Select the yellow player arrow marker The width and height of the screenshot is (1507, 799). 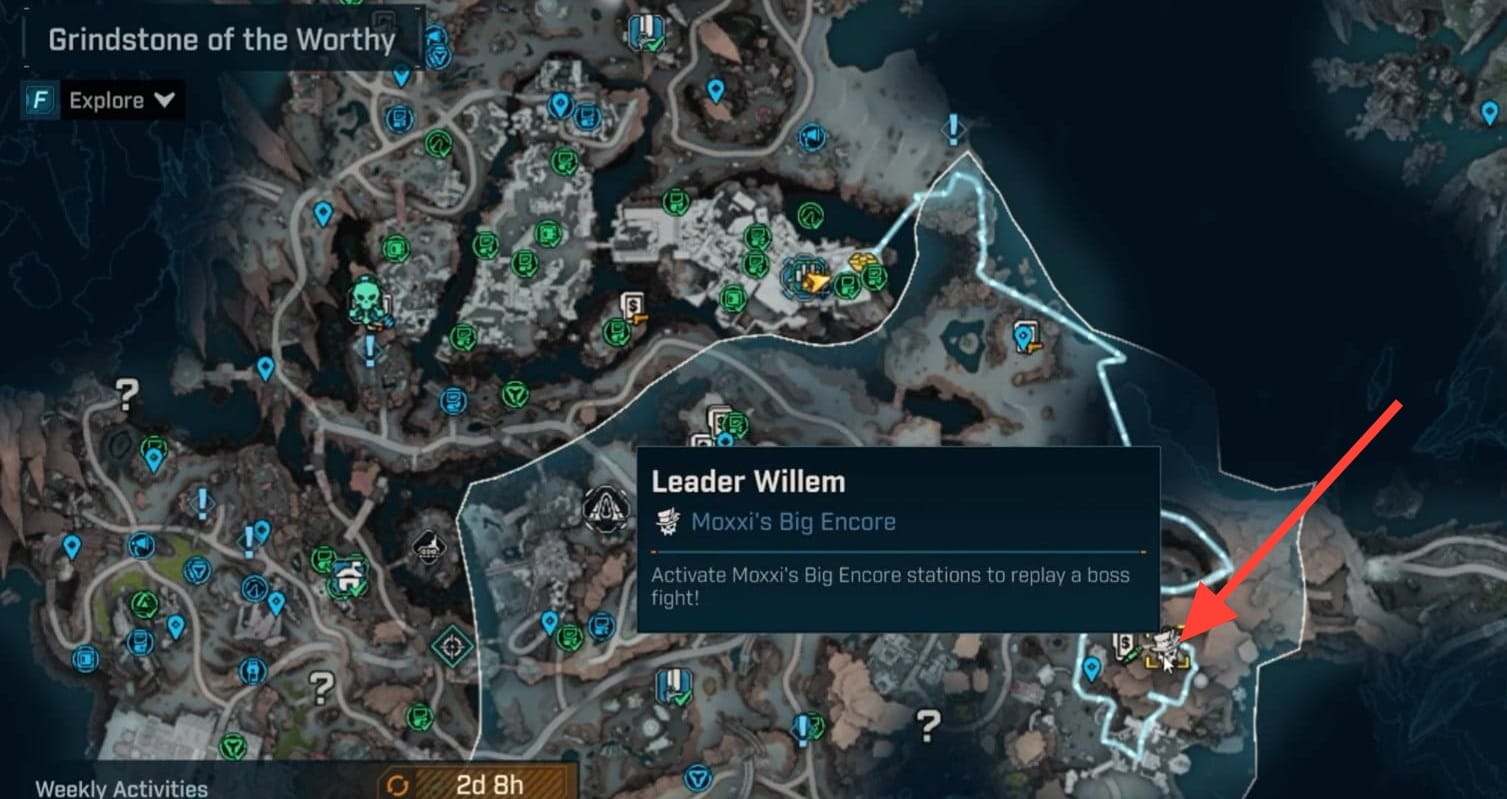coord(817,283)
